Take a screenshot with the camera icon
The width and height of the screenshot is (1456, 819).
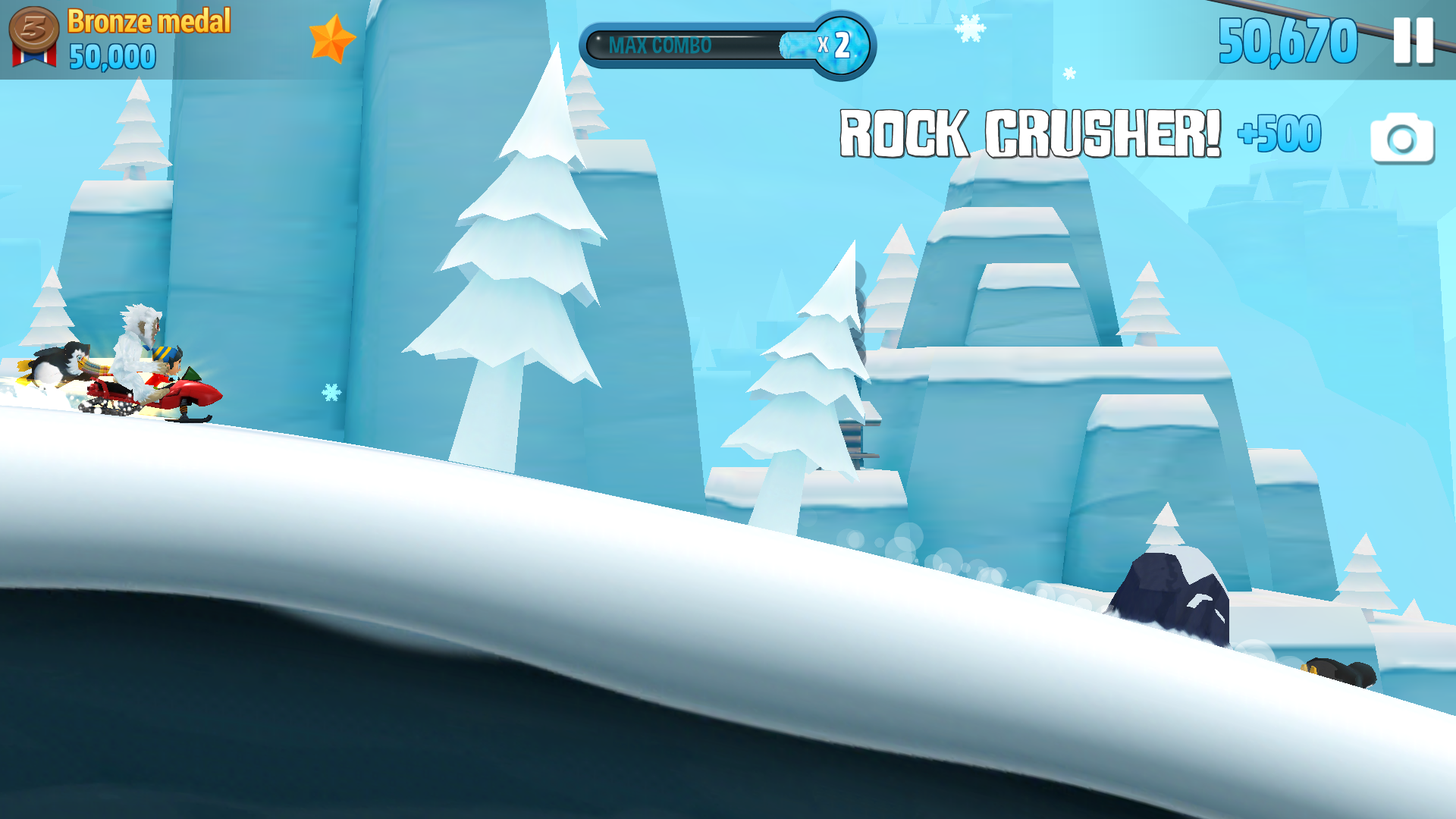(1401, 139)
